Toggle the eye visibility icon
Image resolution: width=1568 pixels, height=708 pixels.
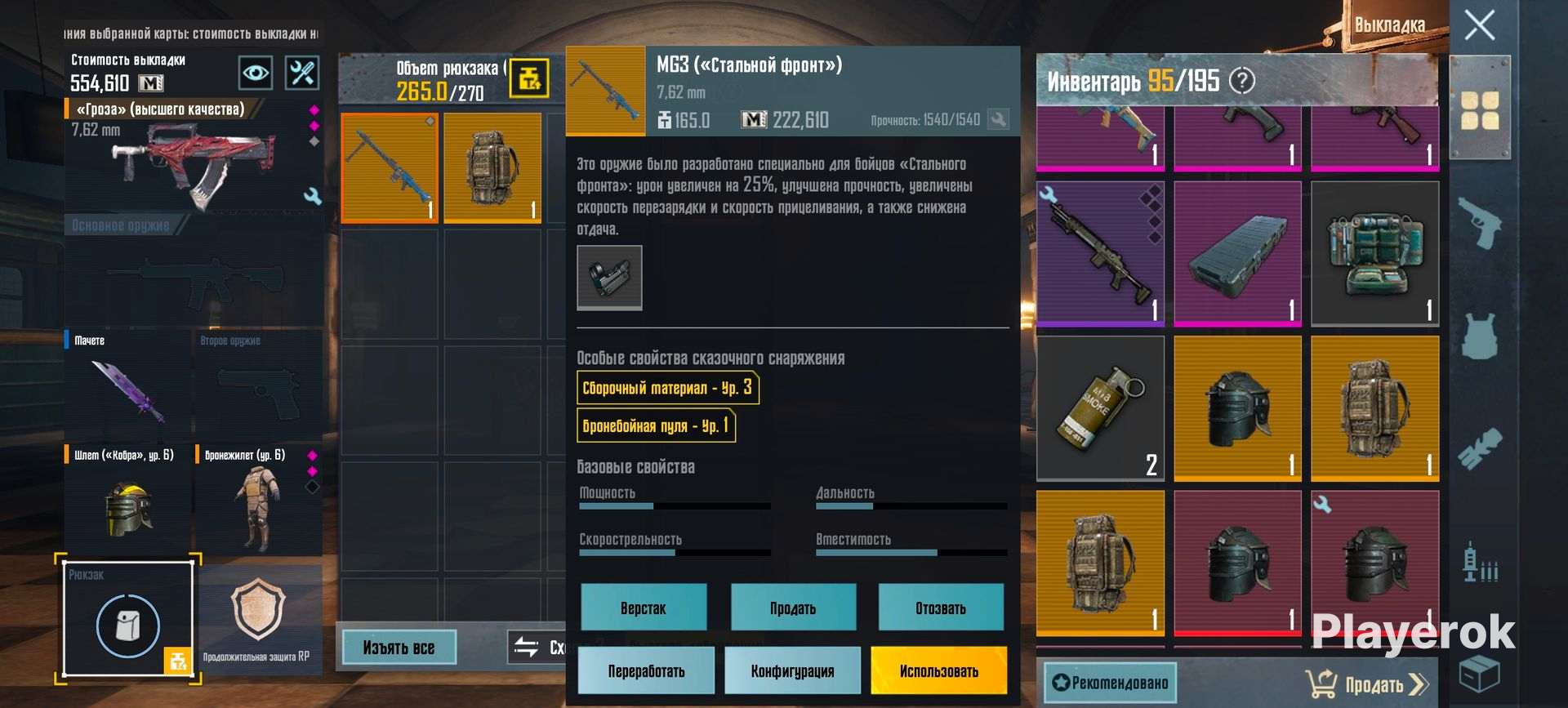point(256,73)
